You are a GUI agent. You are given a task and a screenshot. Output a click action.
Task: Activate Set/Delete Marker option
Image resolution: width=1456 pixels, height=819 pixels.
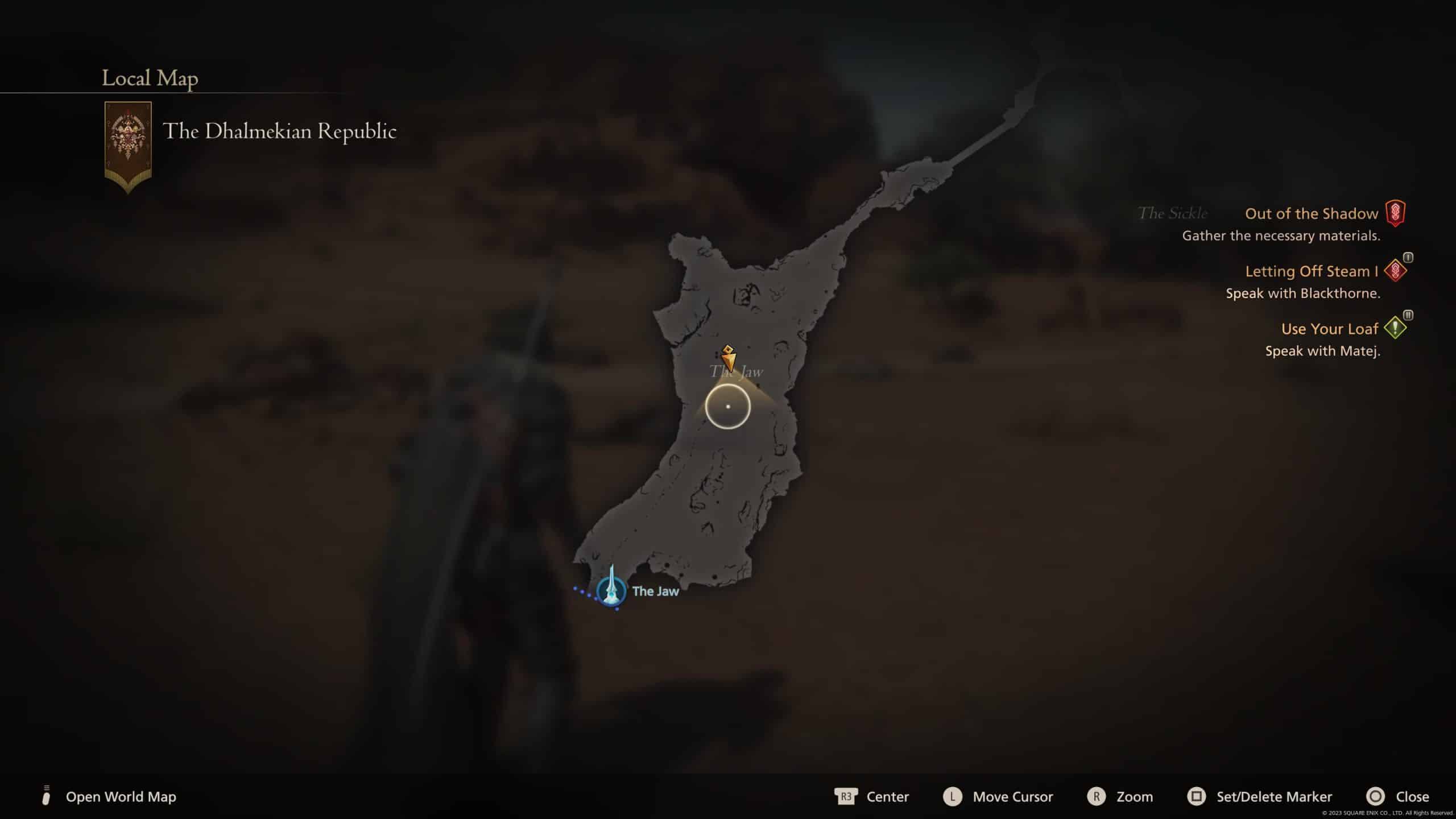1274,797
